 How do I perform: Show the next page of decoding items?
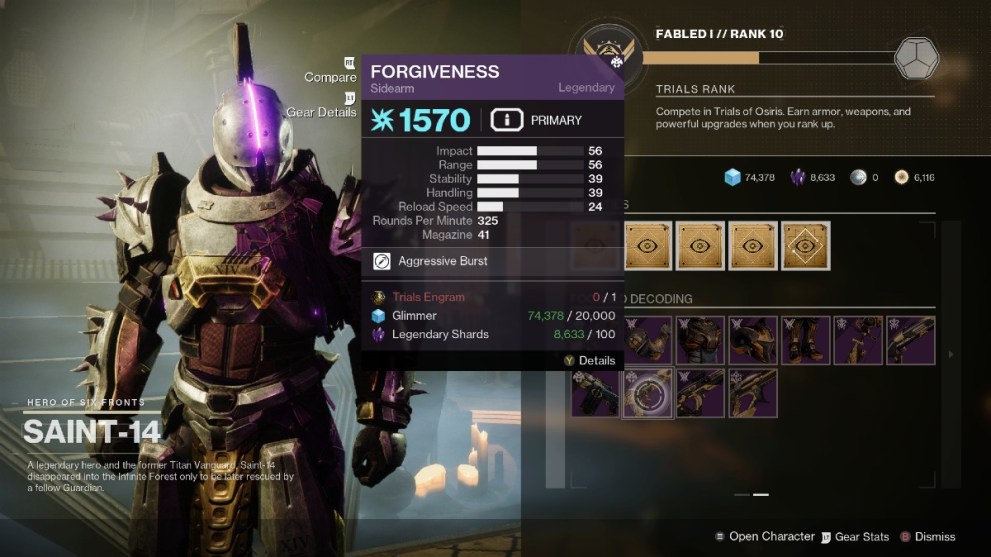[949, 354]
